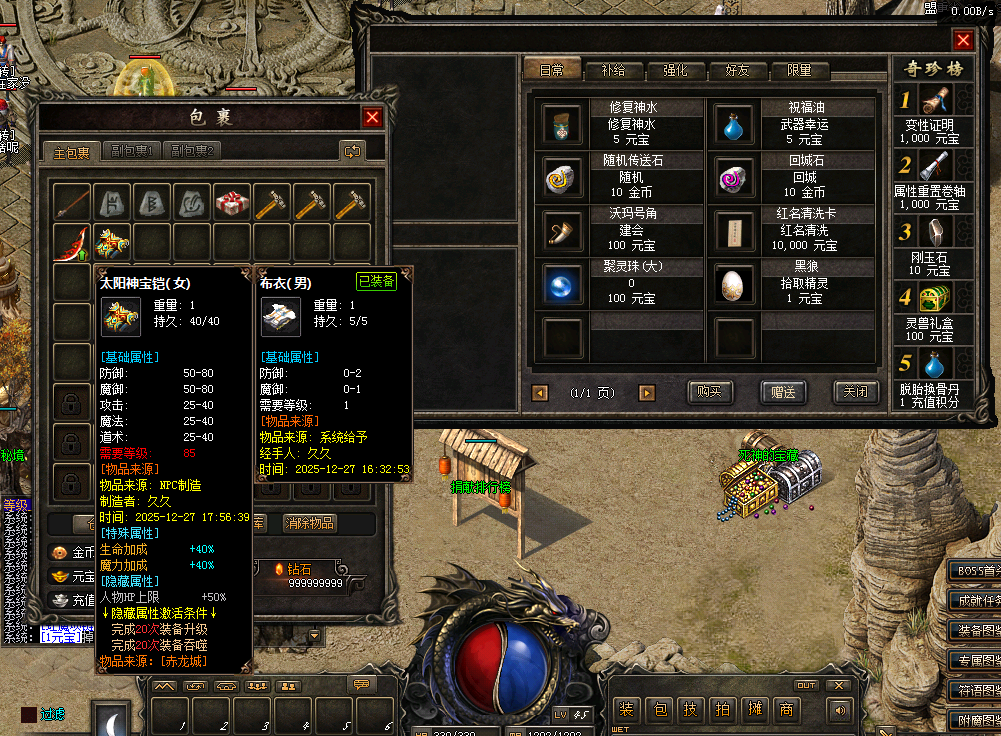Close the 包裹 inventory window
Screen dimensions: 1001x736
372,117
